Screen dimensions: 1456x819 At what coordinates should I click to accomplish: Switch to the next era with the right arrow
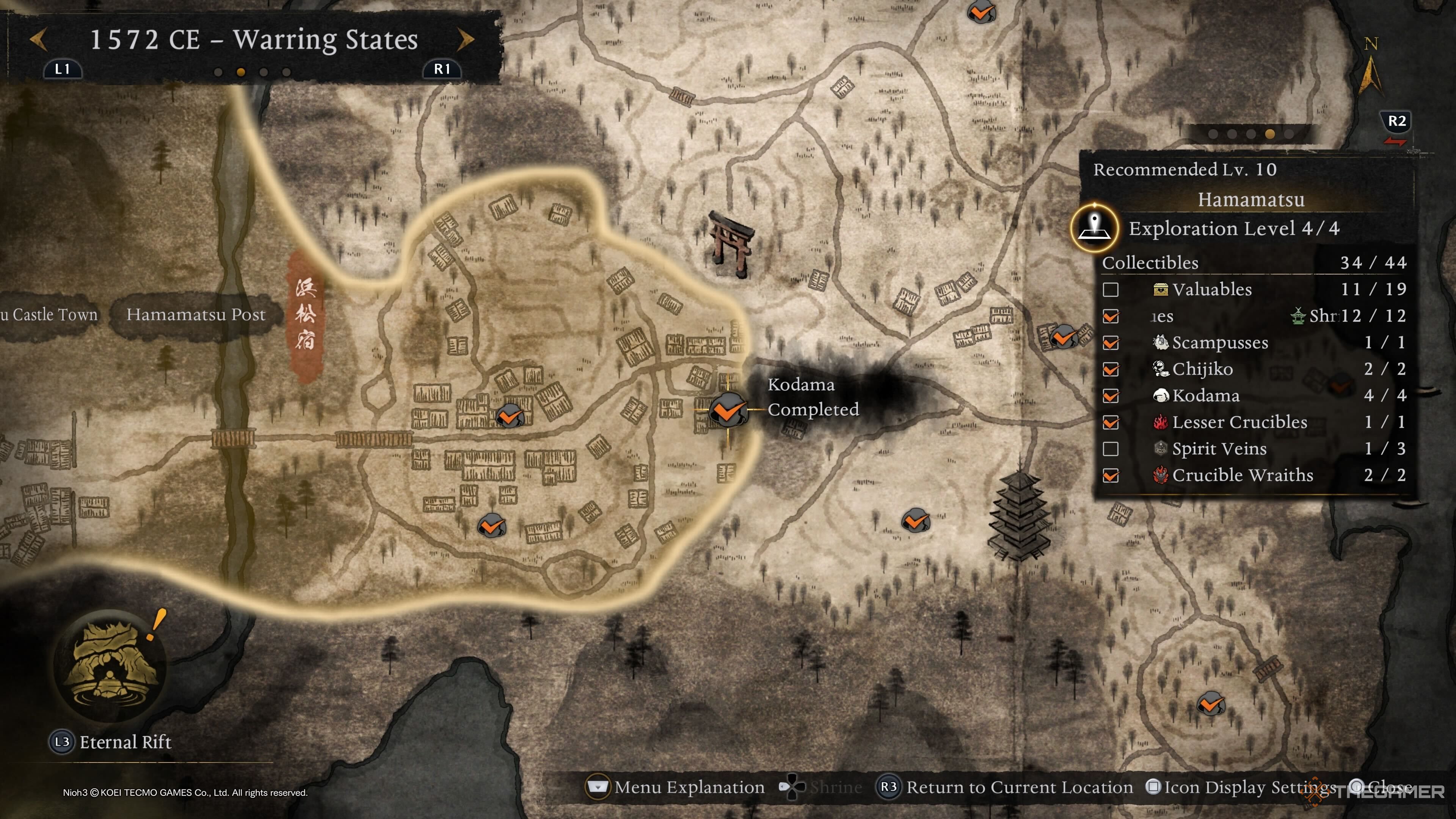point(465,39)
